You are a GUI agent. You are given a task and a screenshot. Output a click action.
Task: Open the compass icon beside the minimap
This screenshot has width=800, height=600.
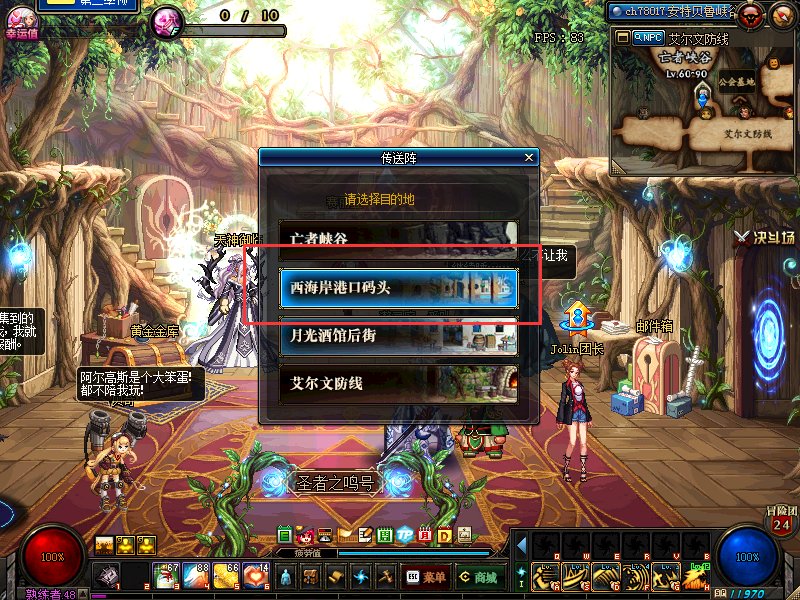781,14
